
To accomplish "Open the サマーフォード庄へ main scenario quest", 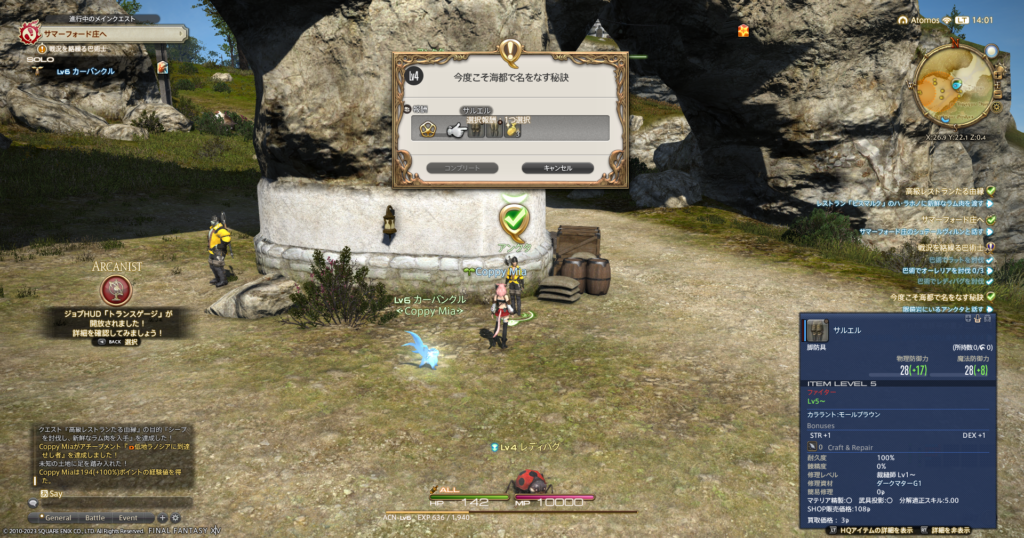I will pos(75,33).
